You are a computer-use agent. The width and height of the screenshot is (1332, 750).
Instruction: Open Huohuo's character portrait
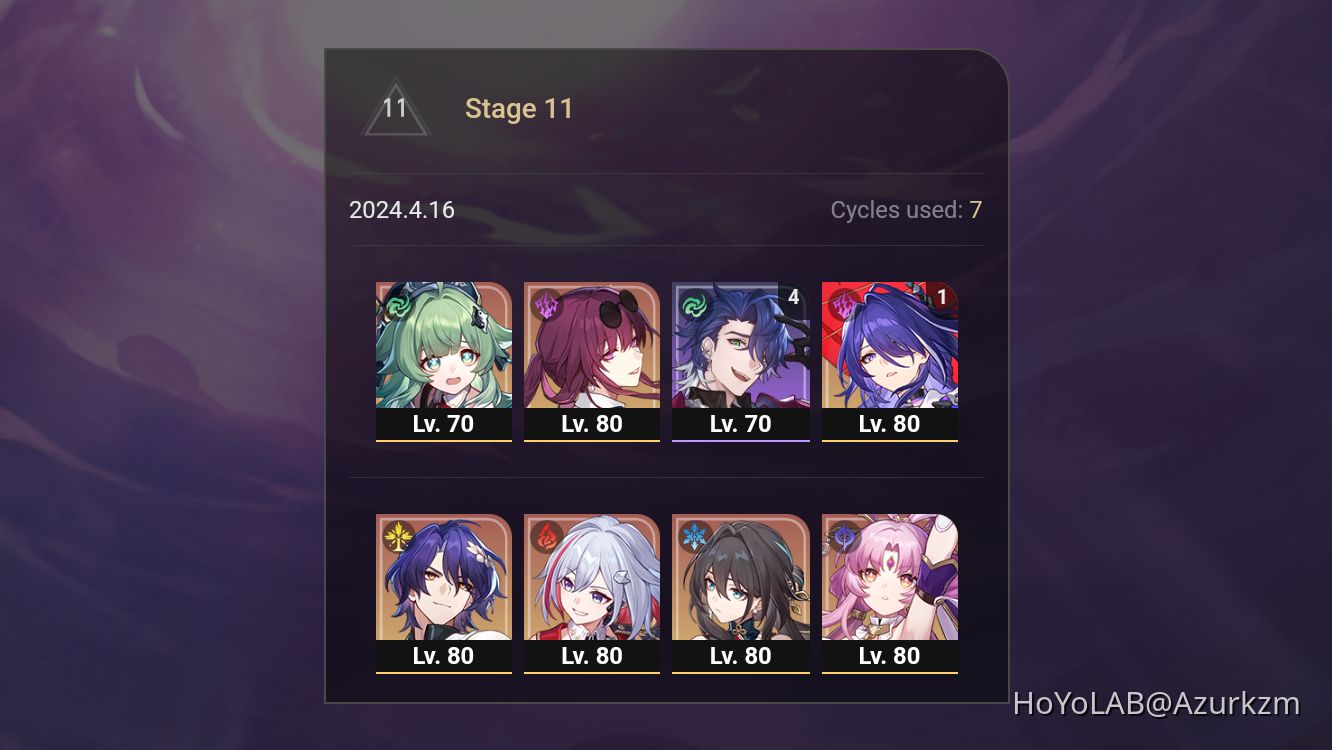coord(444,350)
